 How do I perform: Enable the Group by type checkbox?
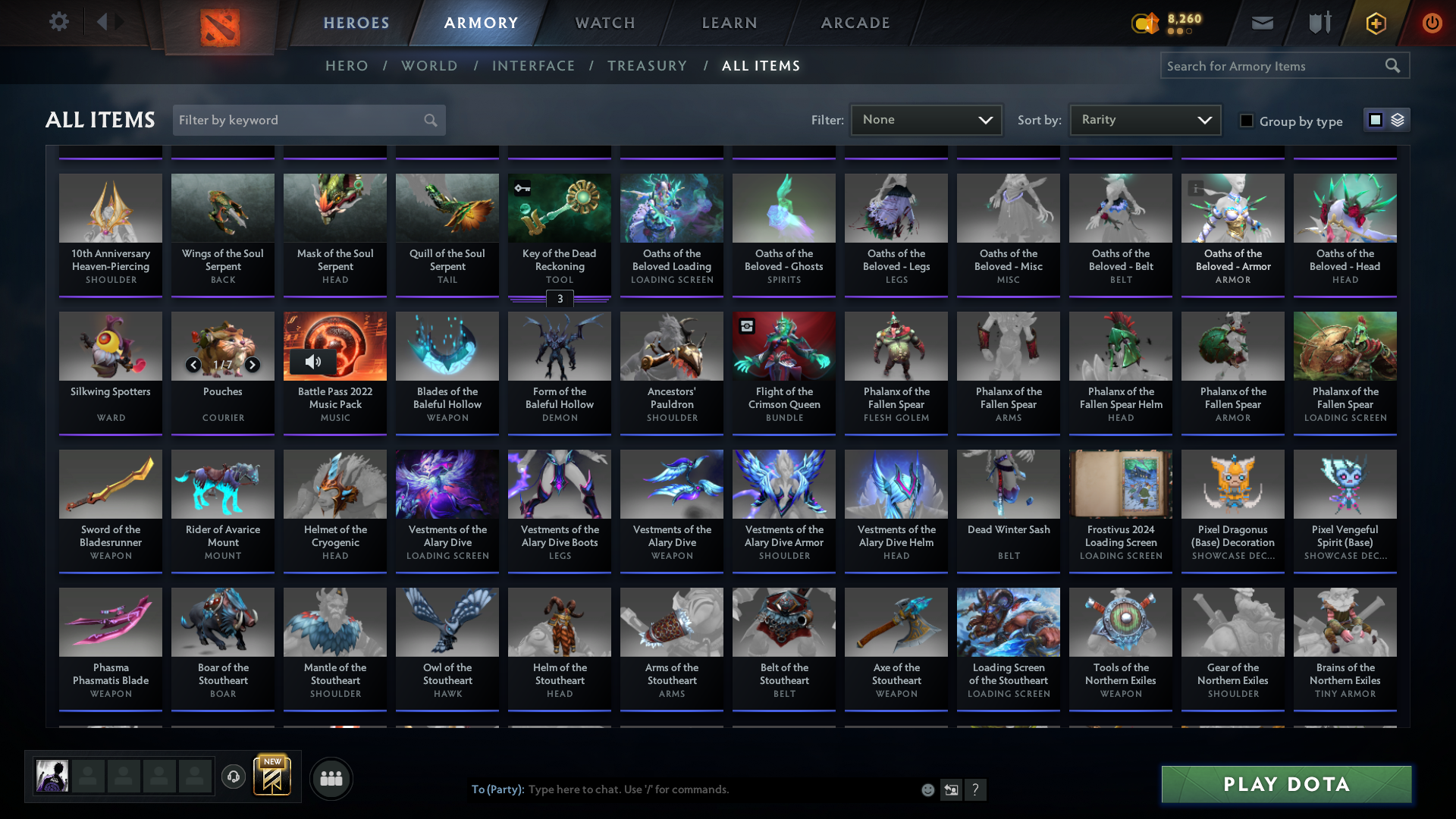(x=1246, y=121)
